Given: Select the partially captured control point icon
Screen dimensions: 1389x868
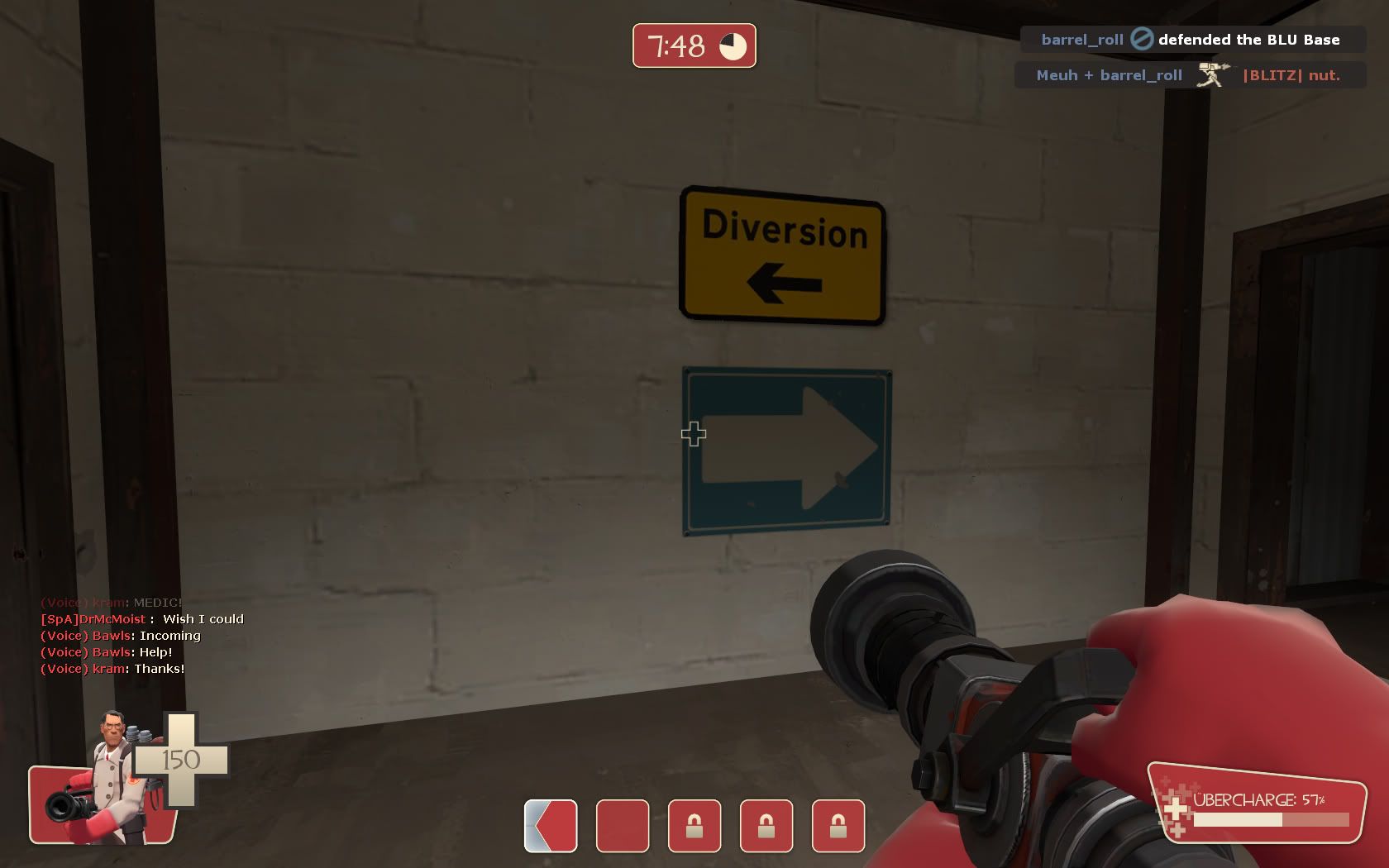Looking at the screenshot, I should coord(551,826).
